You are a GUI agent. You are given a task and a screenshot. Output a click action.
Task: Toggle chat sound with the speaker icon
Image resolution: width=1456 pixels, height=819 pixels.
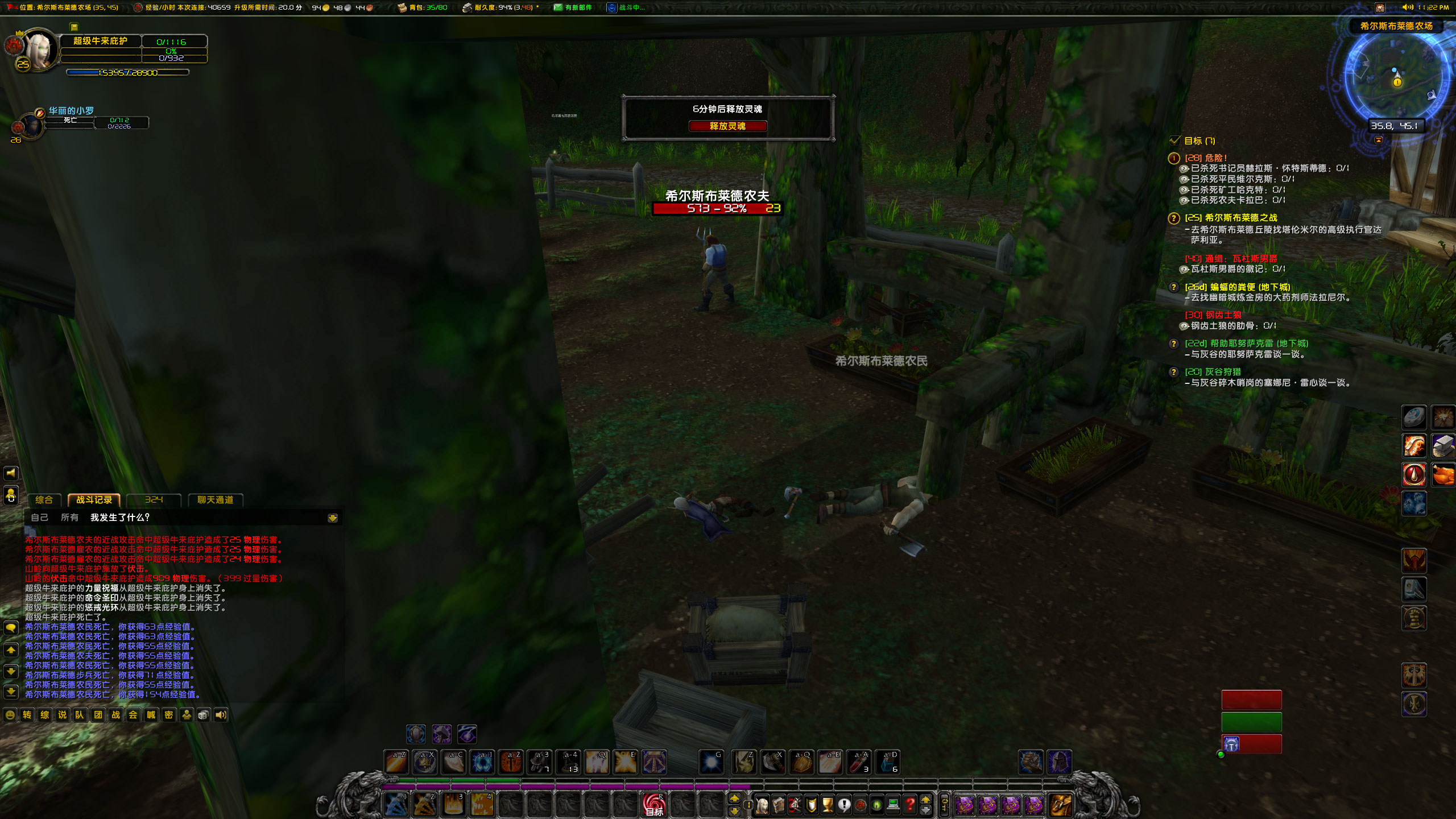pos(221,715)
